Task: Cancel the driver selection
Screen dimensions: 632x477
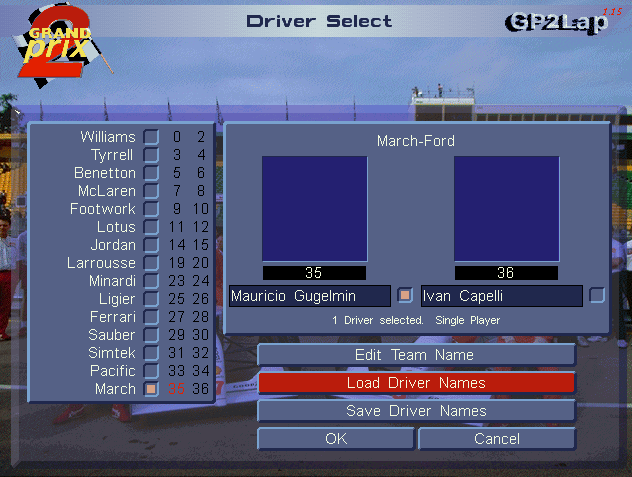Action: (497, 439)
